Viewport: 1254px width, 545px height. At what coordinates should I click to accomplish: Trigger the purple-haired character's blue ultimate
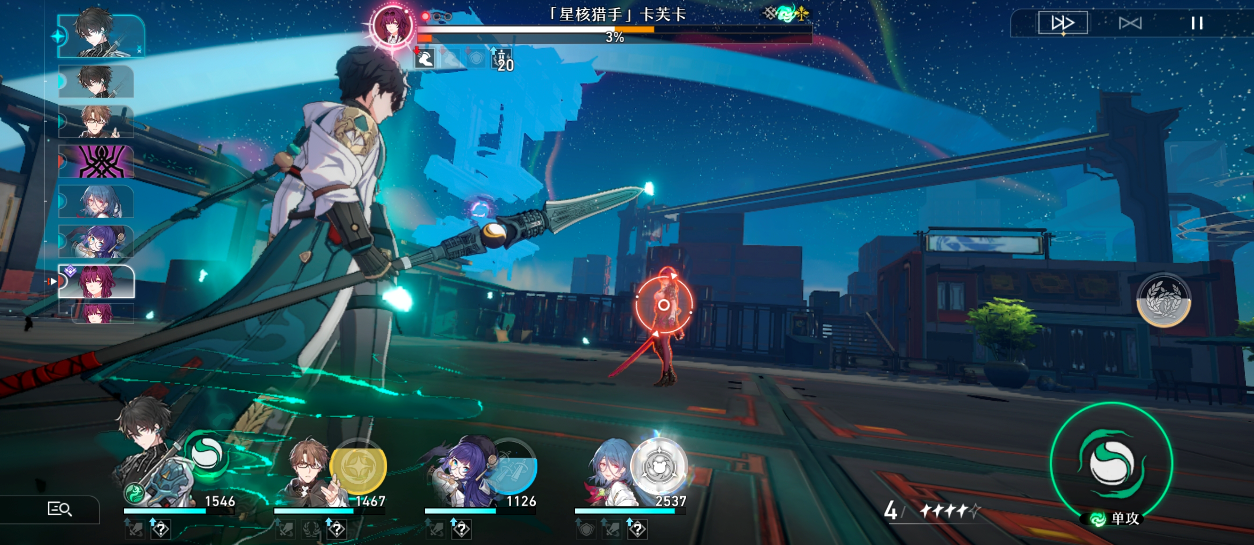[513, 466]
